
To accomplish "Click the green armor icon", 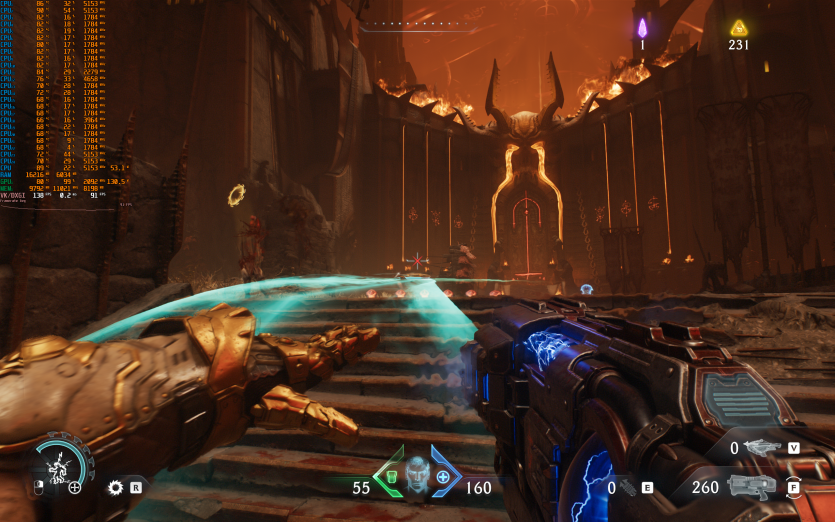I will pos(392,476).
